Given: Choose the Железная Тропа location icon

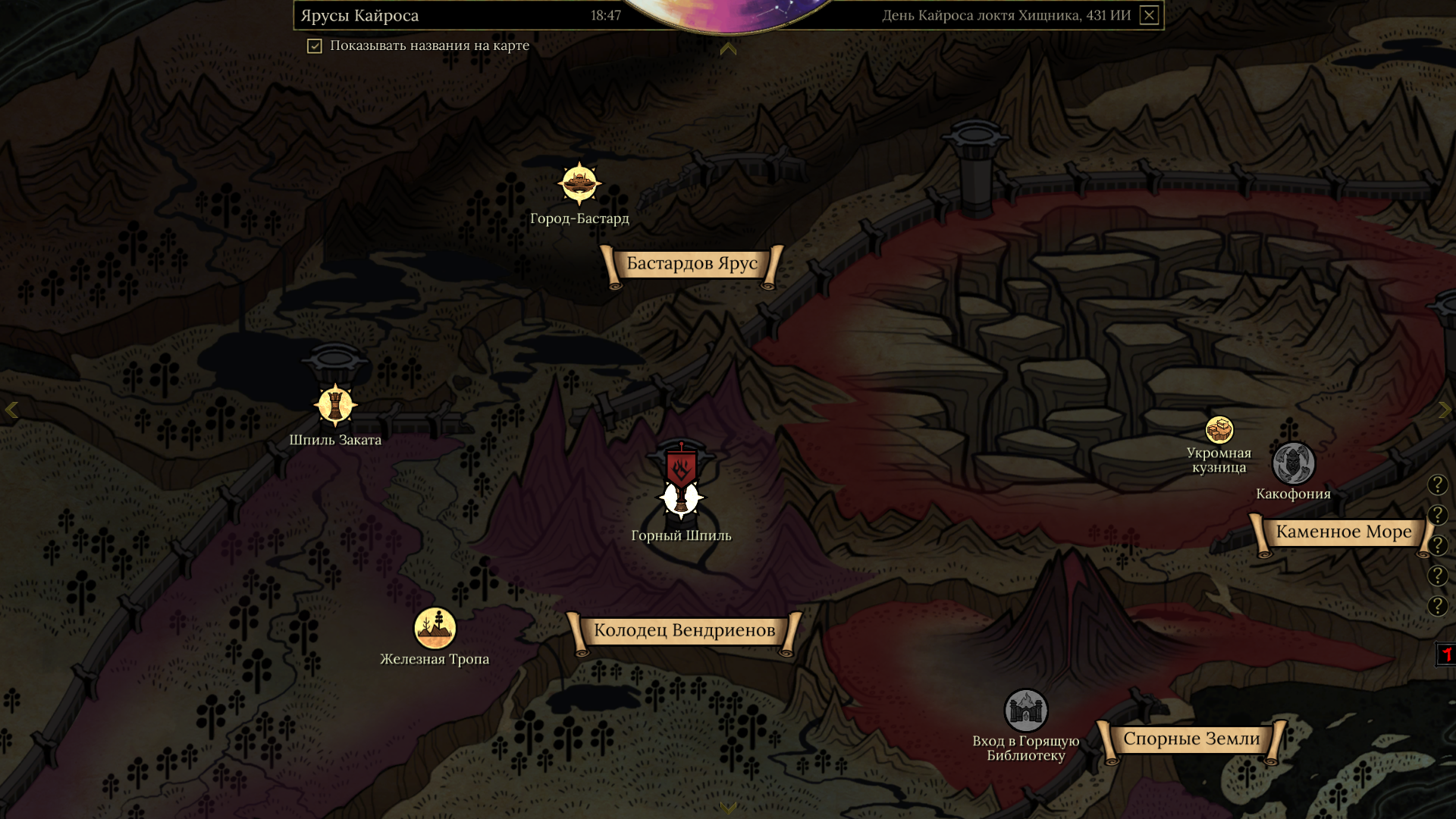Looking at the screenshot, I should point(435,628).
